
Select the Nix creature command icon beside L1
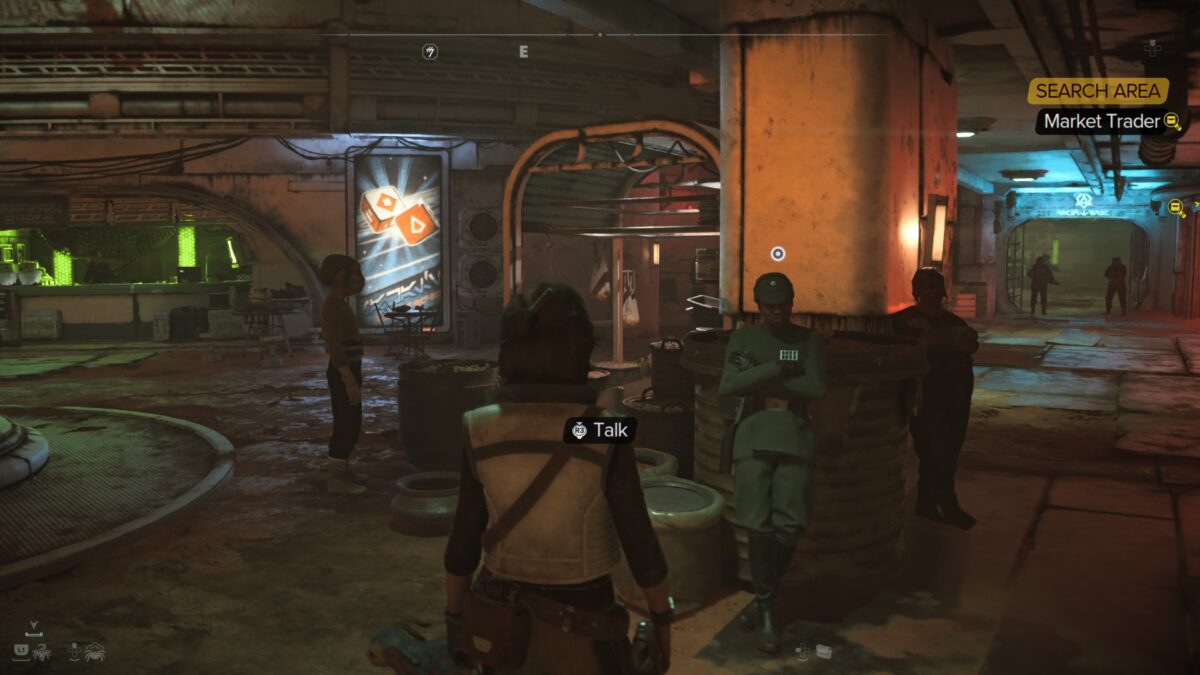pyautogui.click(x=43, y=651)
